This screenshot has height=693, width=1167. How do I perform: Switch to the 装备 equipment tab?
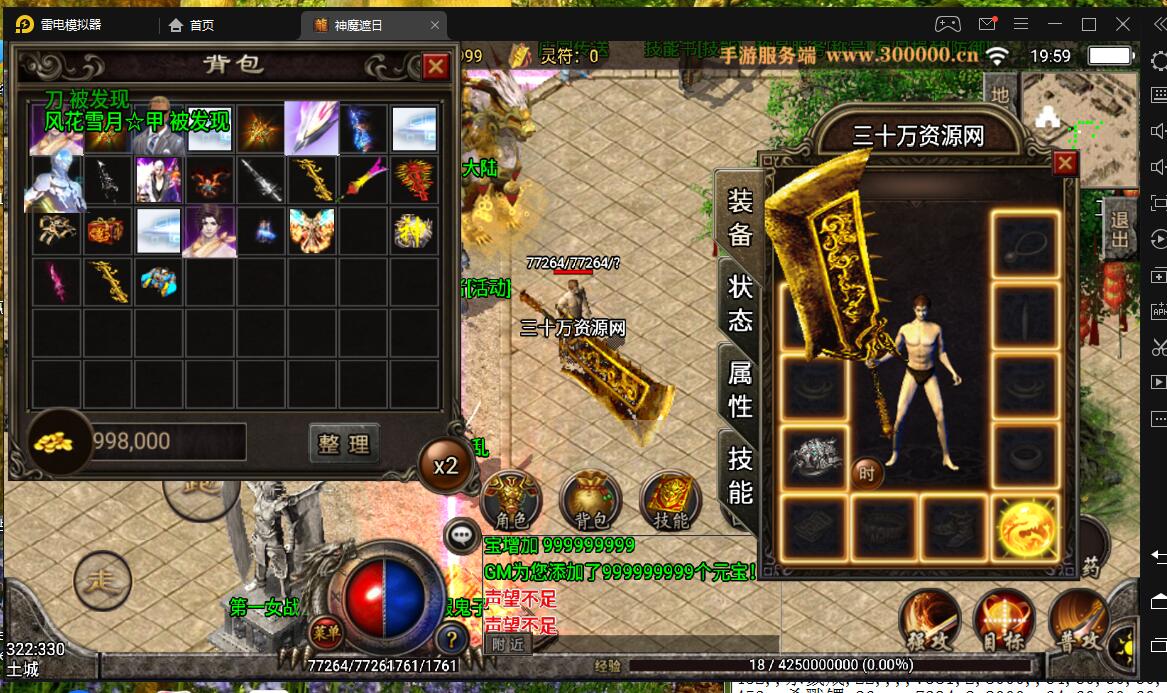coord(740,217)
